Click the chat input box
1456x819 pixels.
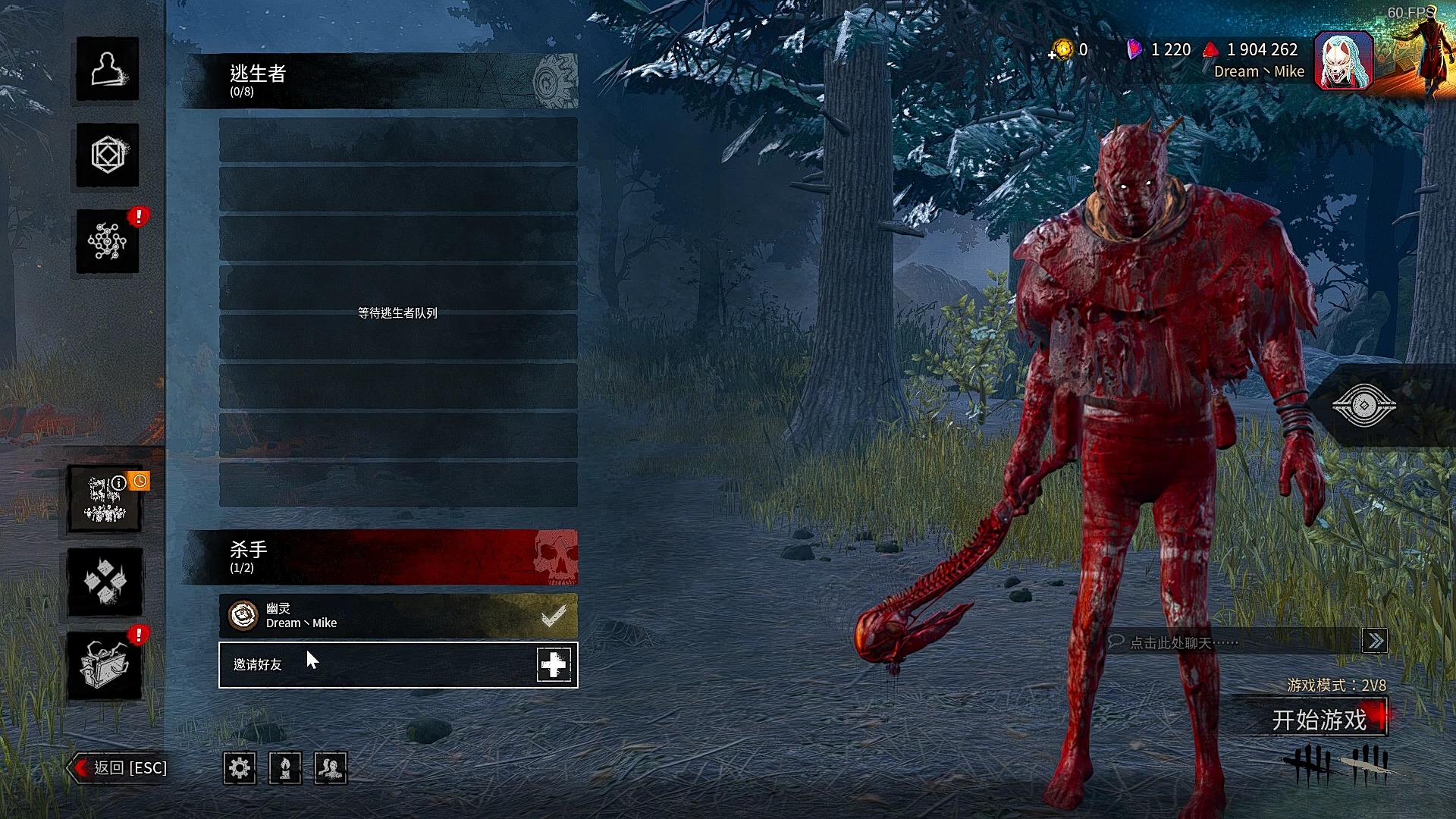point(1232,642)
